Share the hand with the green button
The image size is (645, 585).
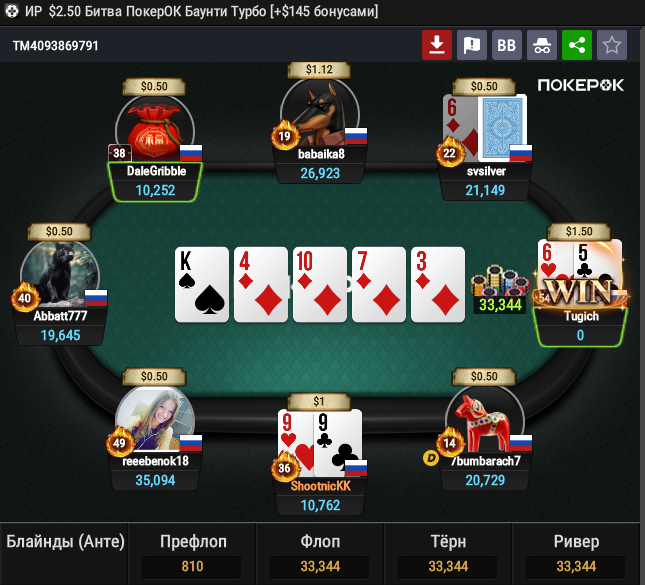(x=576, y=45)
